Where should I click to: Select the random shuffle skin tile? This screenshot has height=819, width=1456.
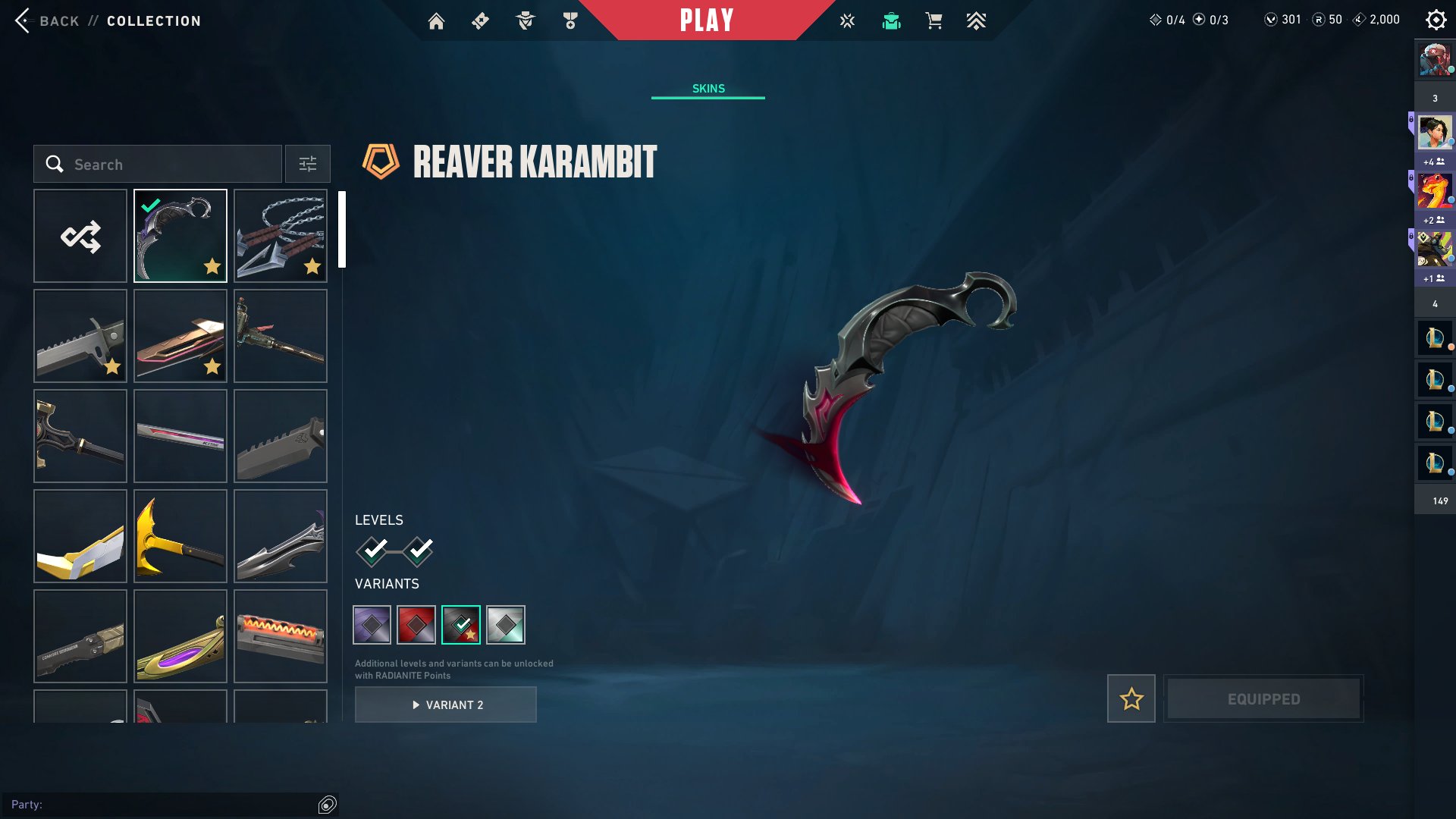(80, 236)
